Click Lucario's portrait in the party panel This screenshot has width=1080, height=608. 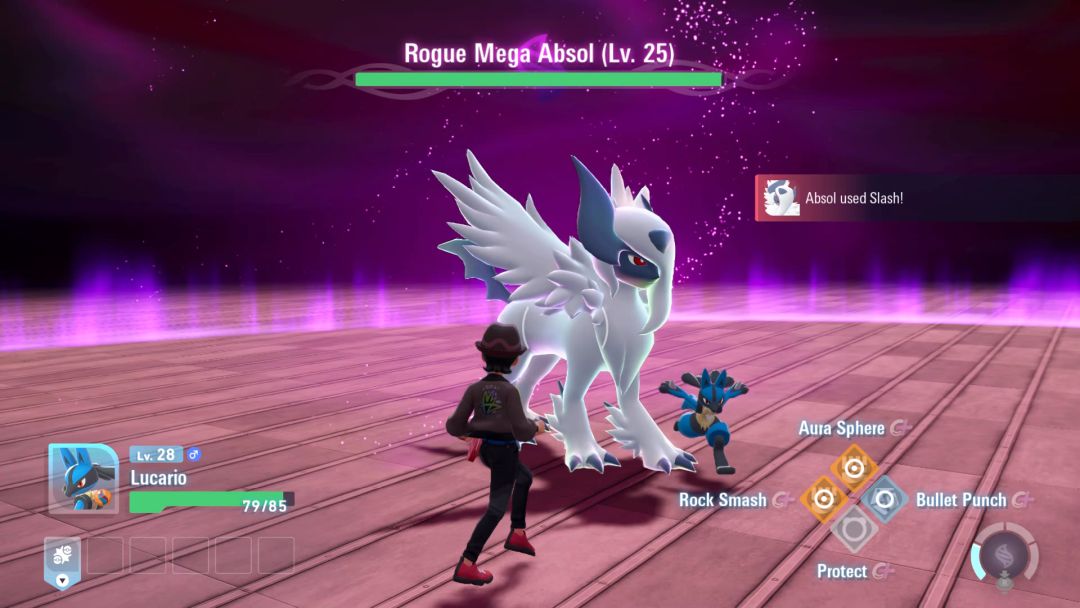click(83, 478)
